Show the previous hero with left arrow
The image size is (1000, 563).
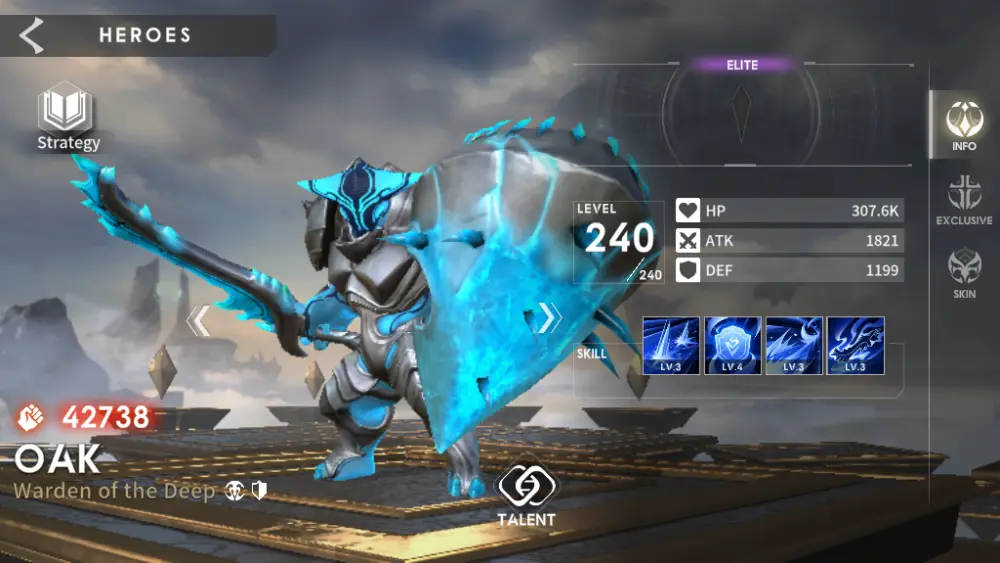coord(199,320)
